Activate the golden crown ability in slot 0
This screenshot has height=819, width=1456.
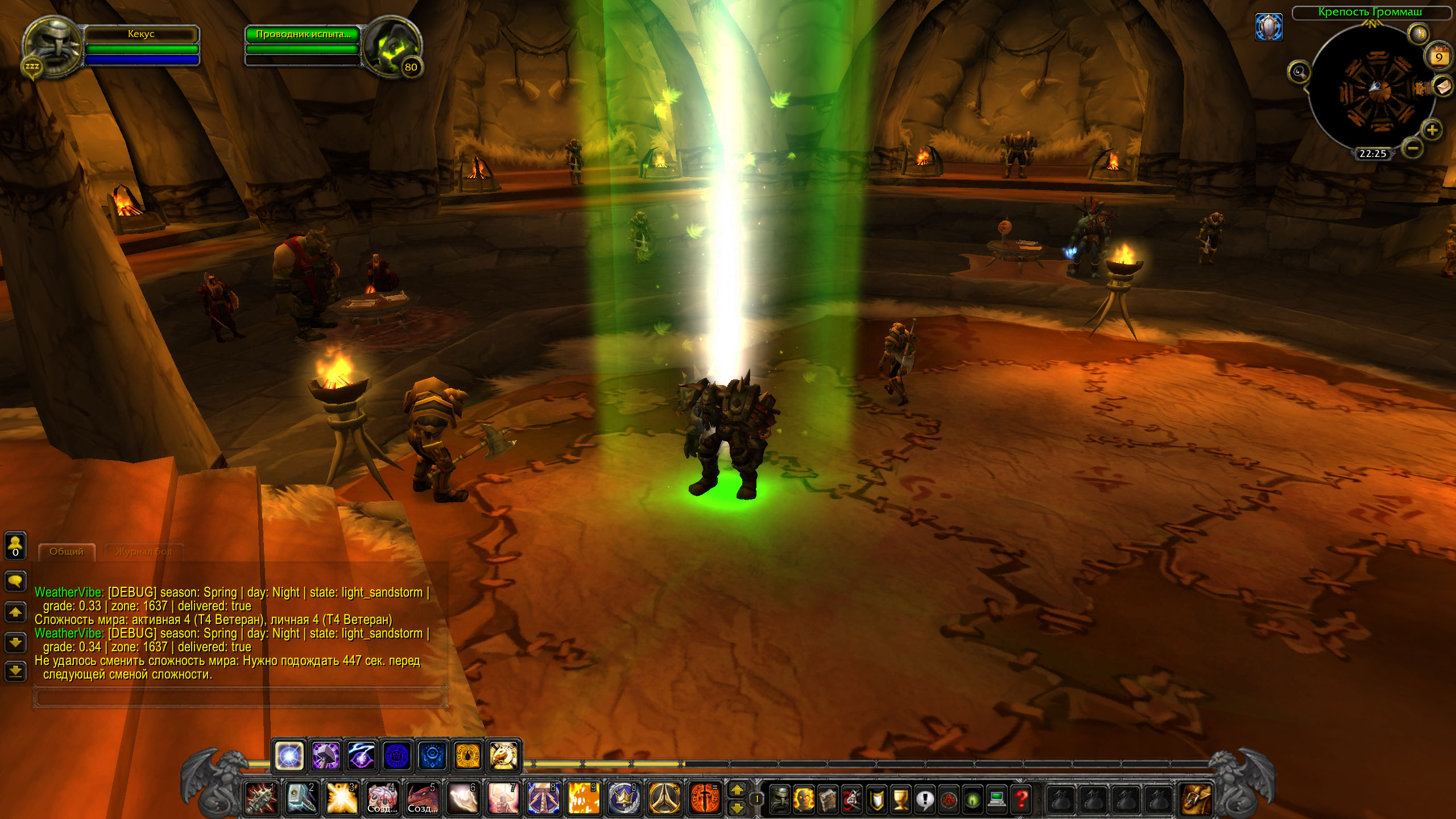(624, 798)
